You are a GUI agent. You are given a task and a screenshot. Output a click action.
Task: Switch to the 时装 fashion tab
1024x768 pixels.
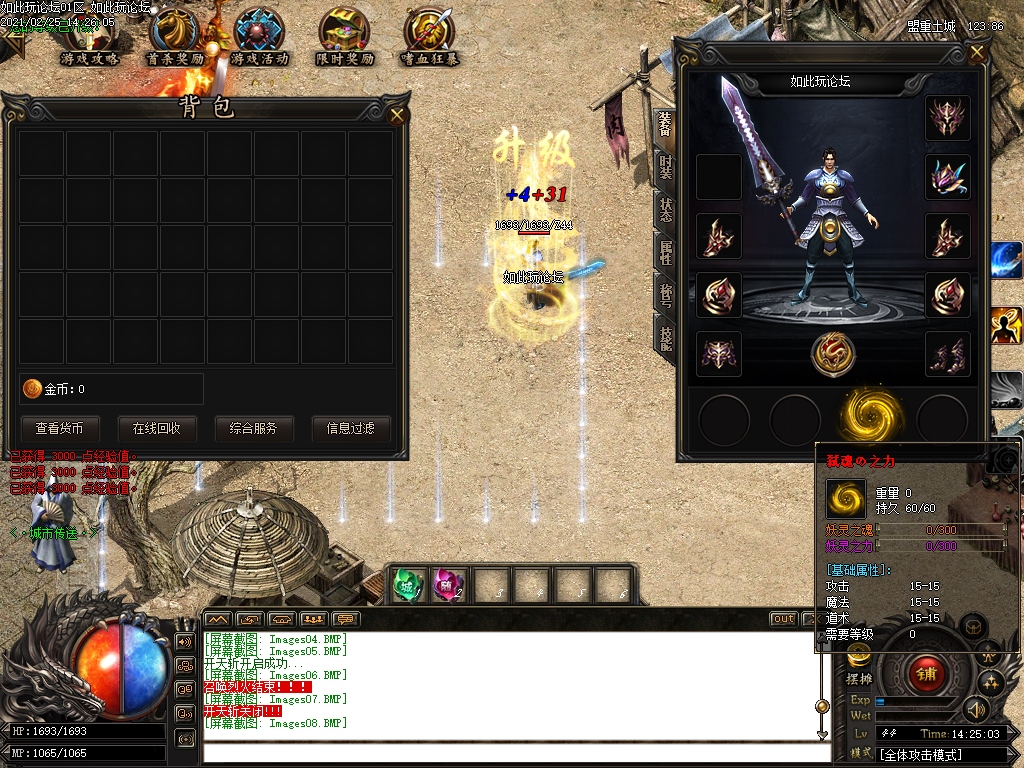665,166
